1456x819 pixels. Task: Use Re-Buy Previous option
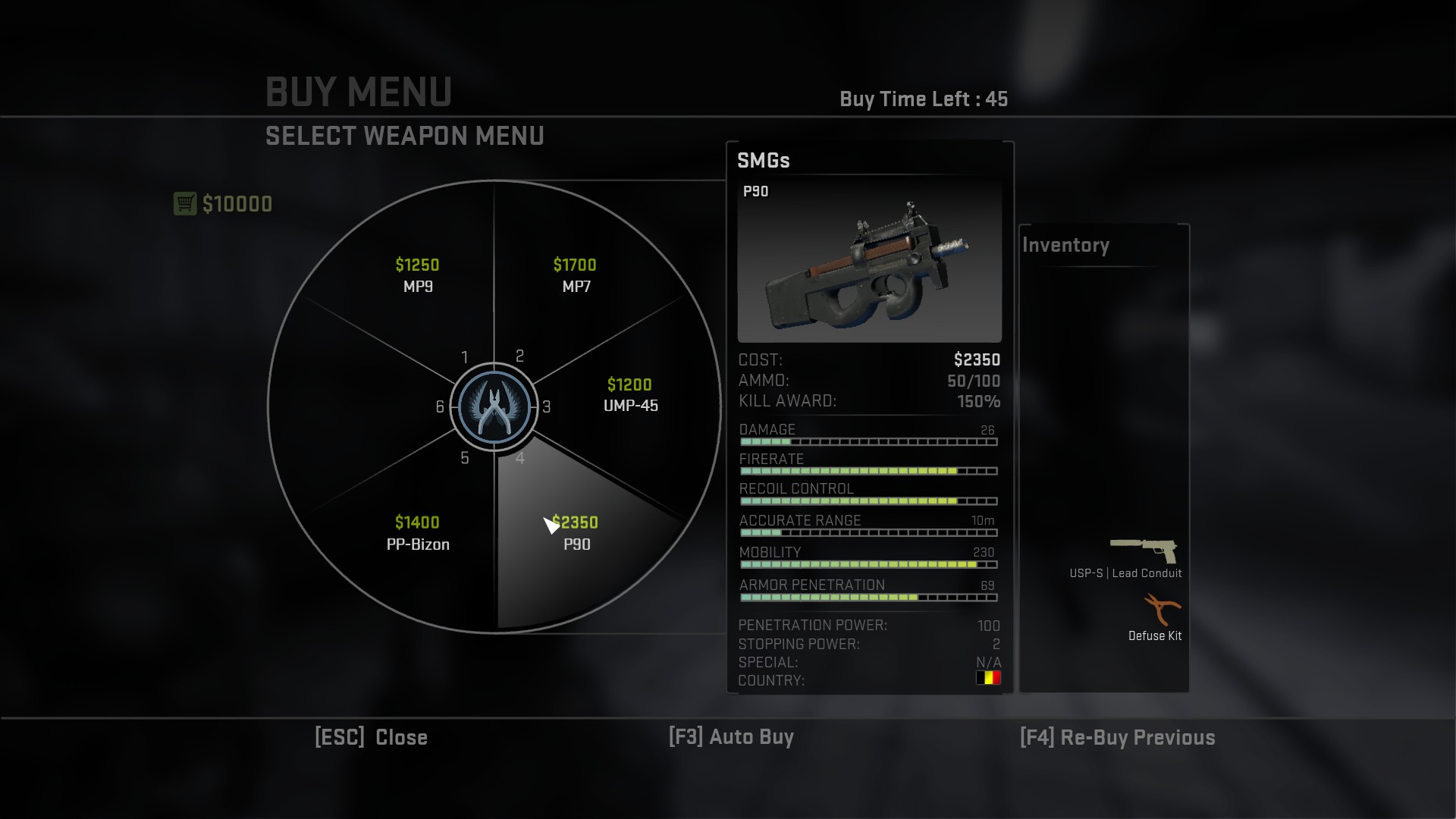click(x=1117, y=737)
